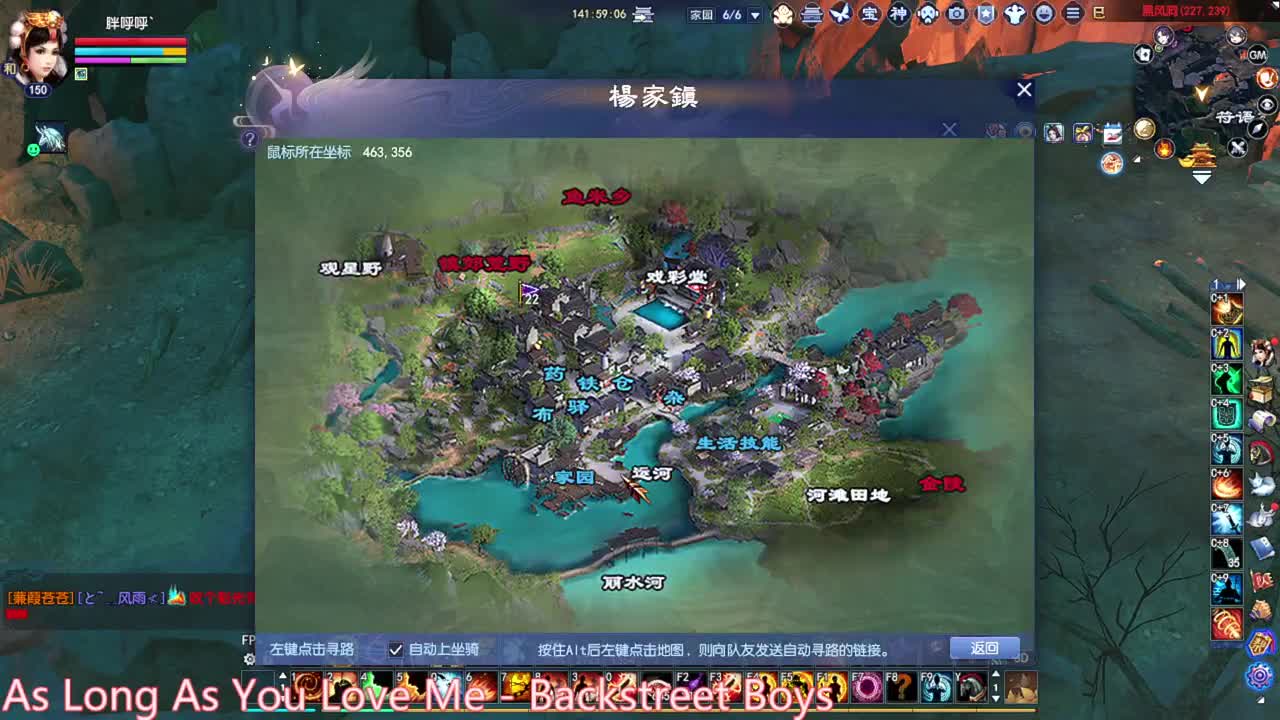Click the butterfly icon in the top toolbar

click(x=840, y=14)
